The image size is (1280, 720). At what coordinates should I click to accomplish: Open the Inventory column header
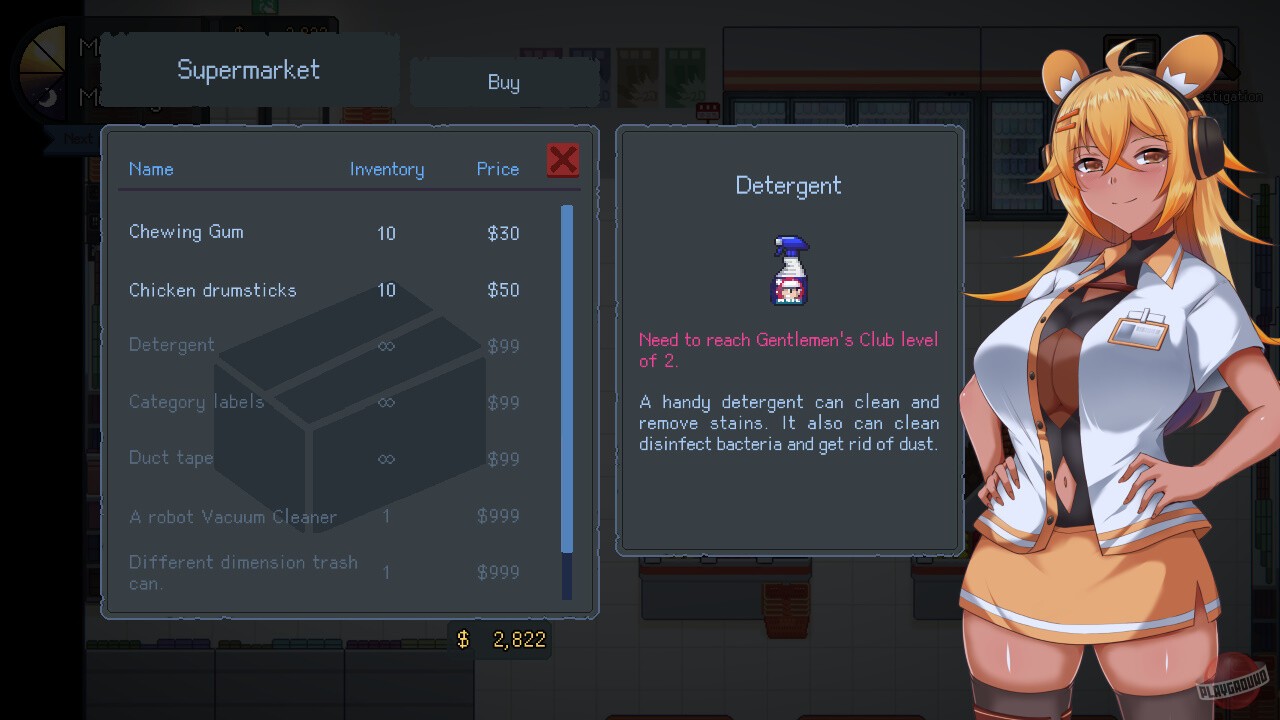pos(387,169)
